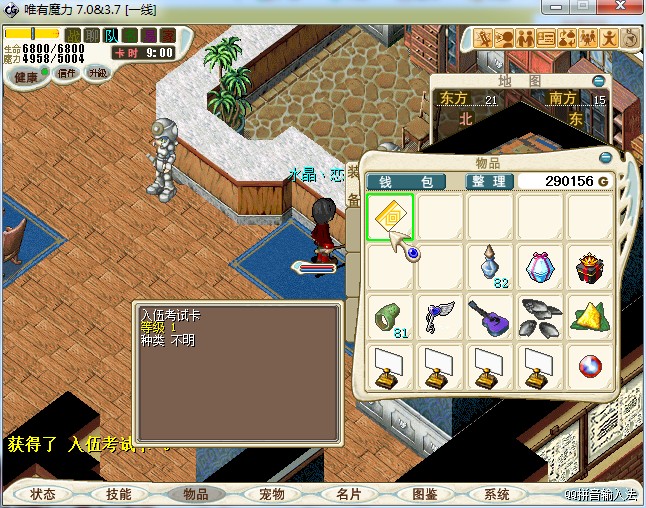Open the 钱包 wallet button

412,182
